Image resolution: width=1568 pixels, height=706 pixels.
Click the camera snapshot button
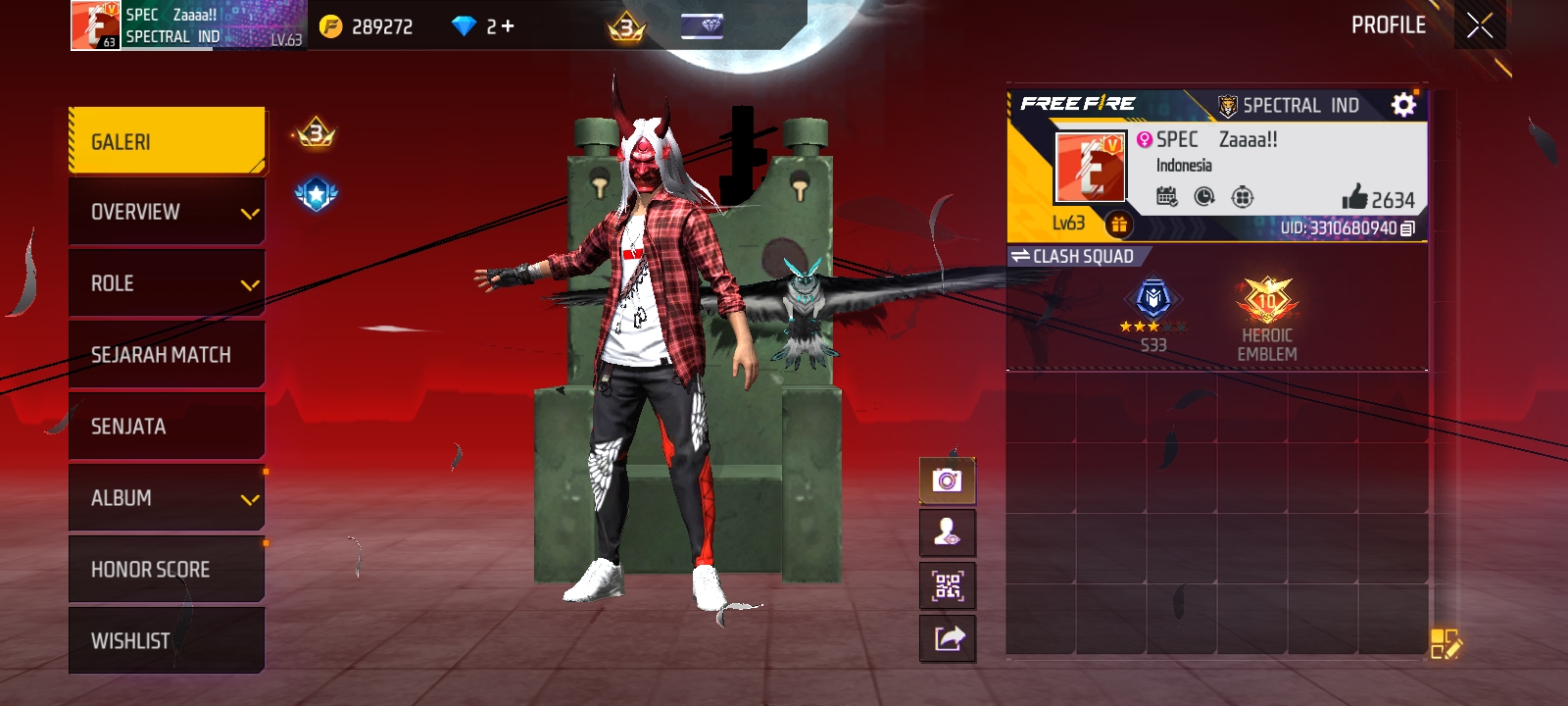948,480
